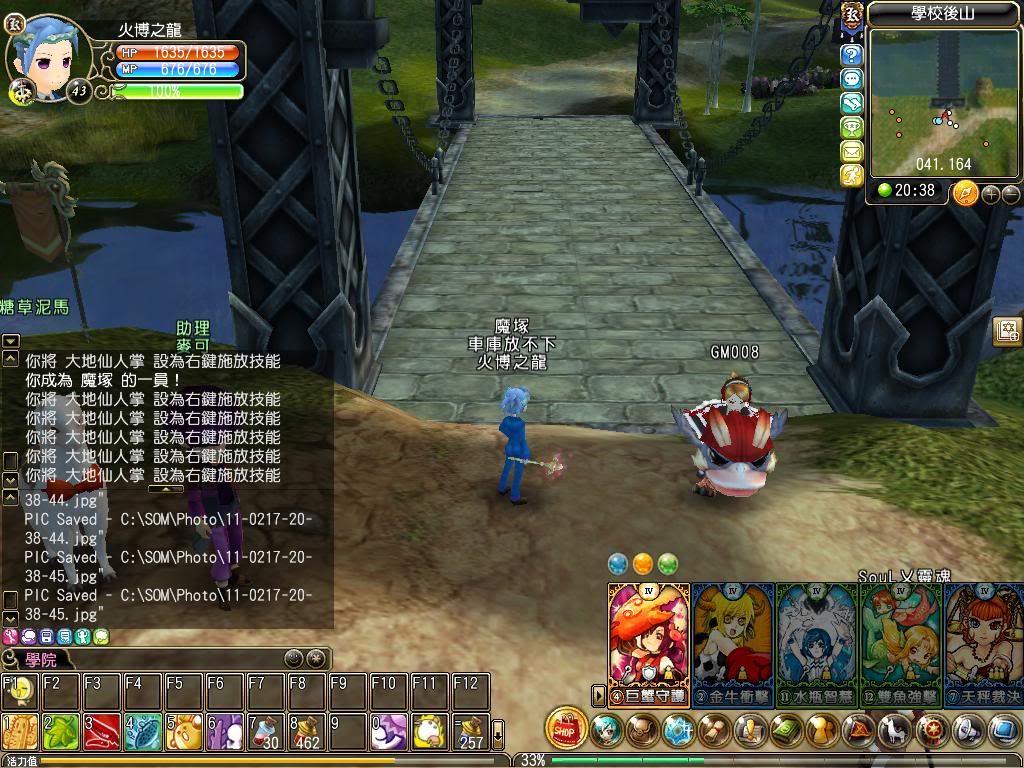Open the orange compass button below minimap
Screen dimensions: 1024x768
tap(965, 192)
